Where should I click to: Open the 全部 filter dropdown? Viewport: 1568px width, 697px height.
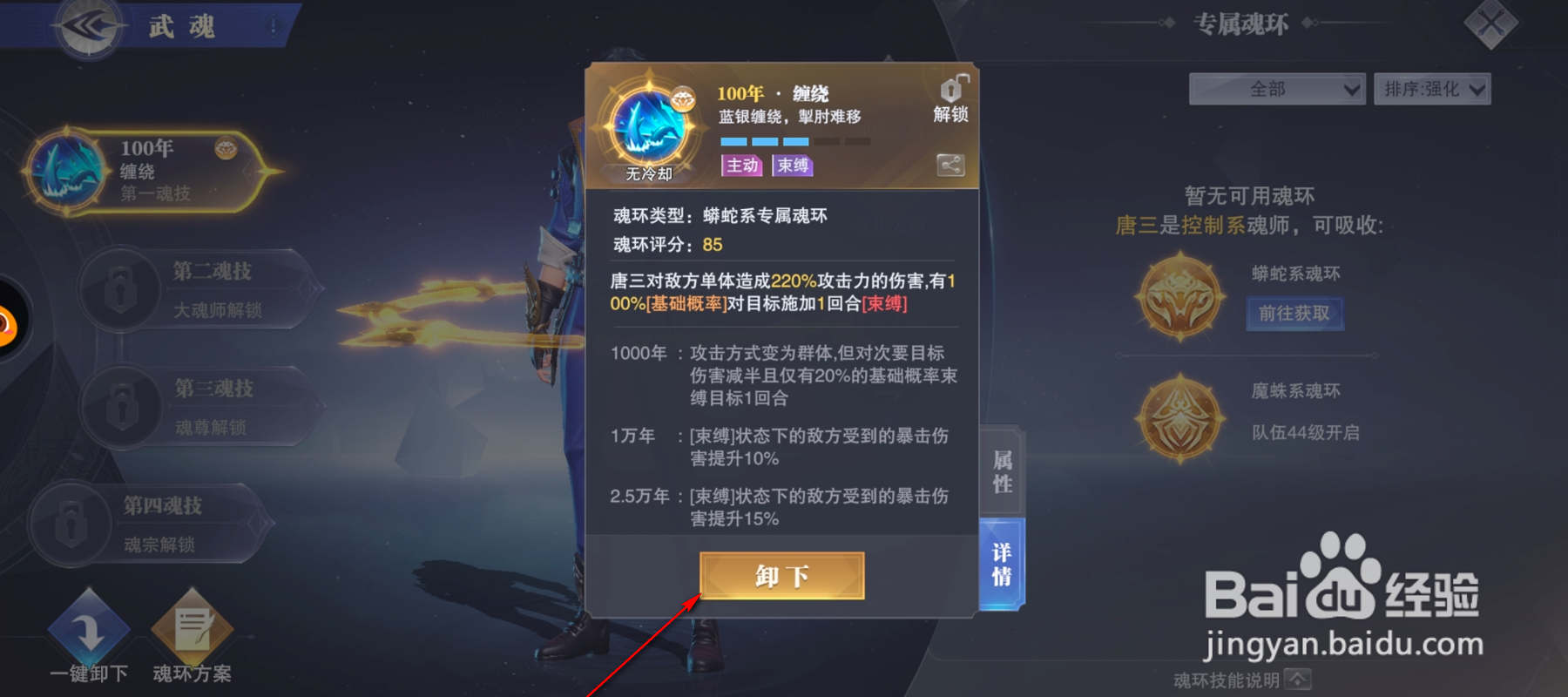tap(1277, 88)
